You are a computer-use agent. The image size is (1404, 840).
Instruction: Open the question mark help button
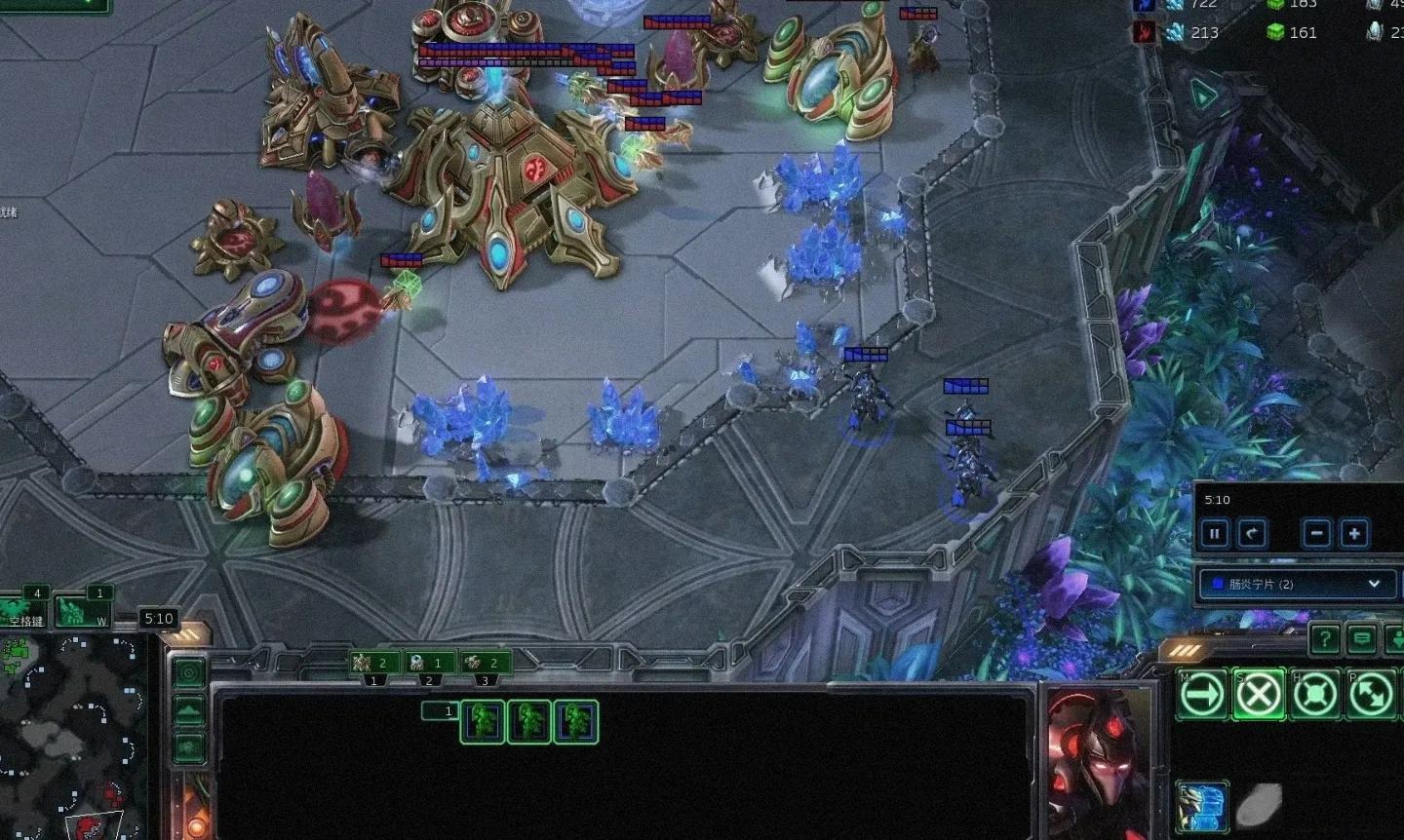click(x=1324, y=639)
